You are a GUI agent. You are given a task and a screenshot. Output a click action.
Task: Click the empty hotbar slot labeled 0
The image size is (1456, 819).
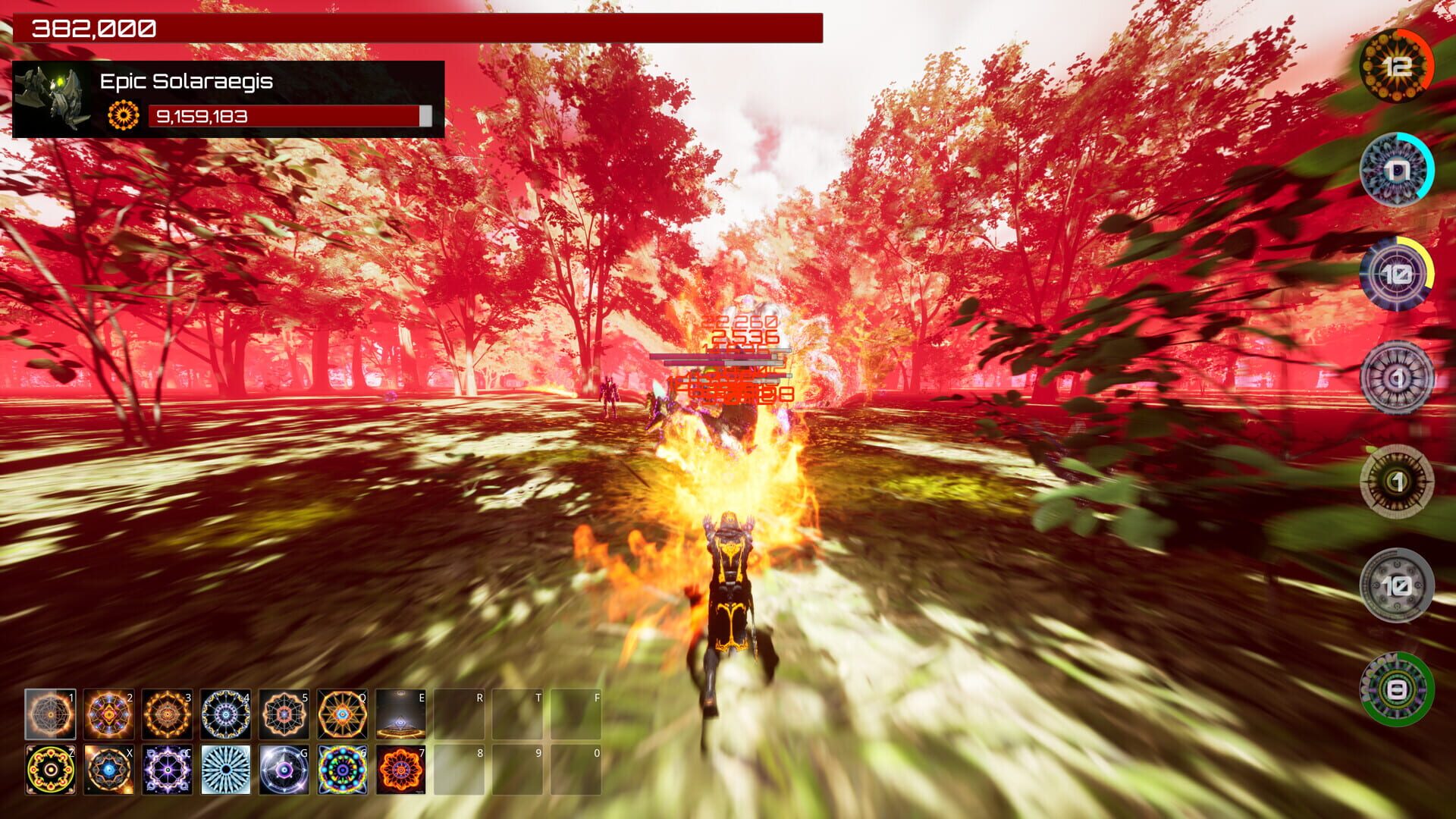(576, 770)
